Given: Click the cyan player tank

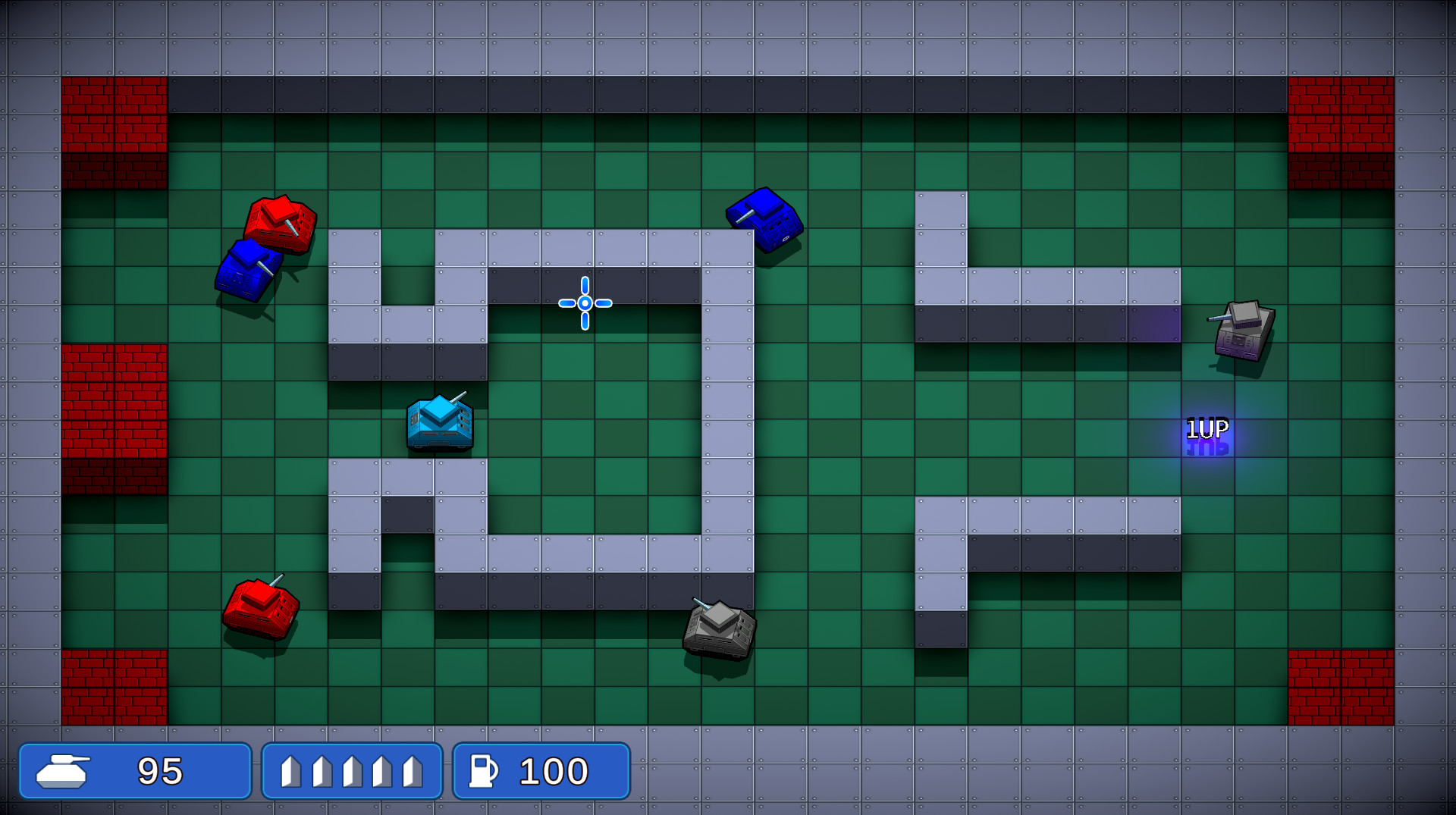Looking at the screenshot, I should [440, 423].
